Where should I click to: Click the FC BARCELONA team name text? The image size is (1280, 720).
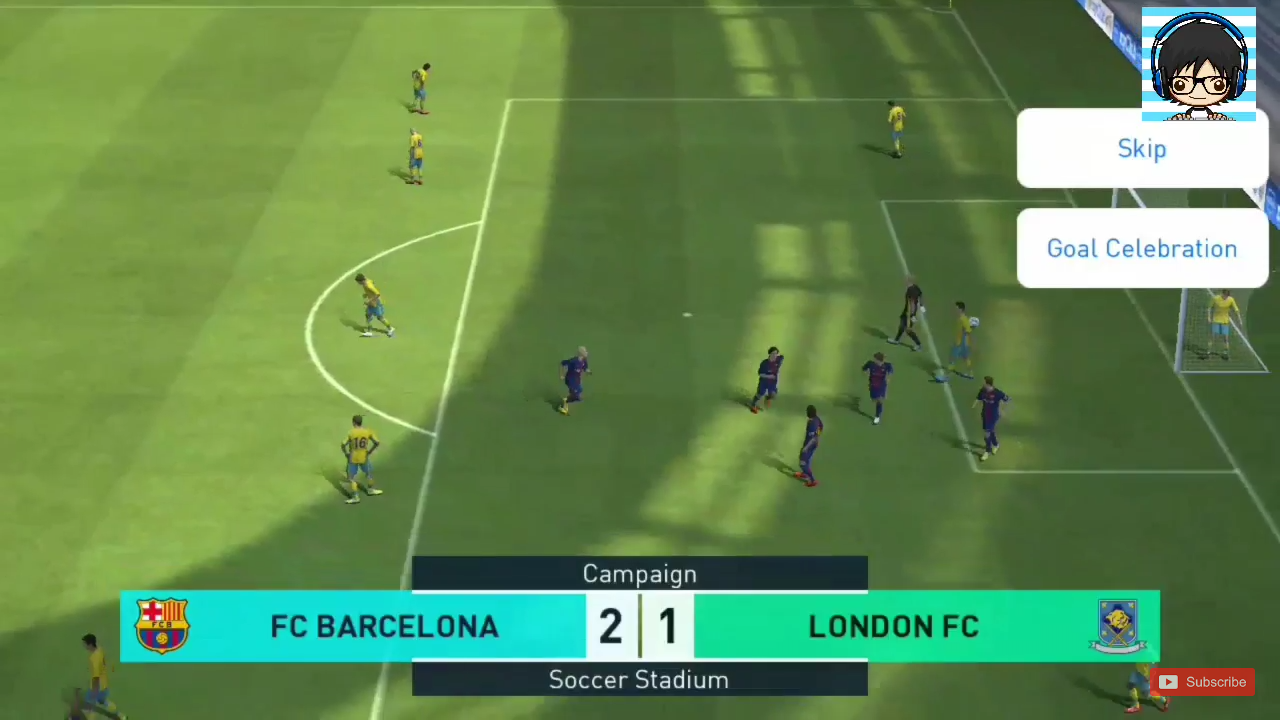pyautogui.click(x=384, y=626)
